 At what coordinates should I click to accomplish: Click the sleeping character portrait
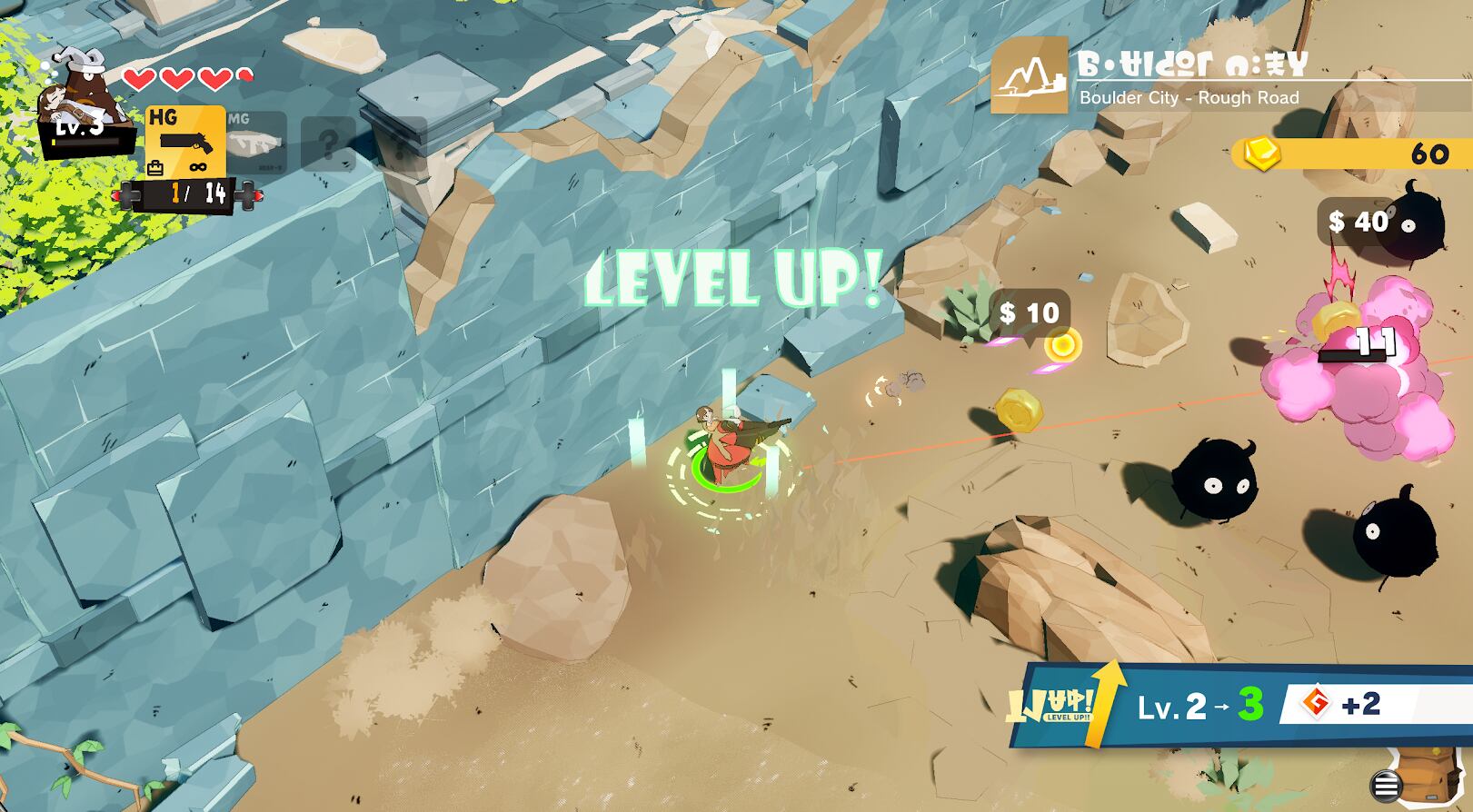pyautogui.click(x=85, y=98)
